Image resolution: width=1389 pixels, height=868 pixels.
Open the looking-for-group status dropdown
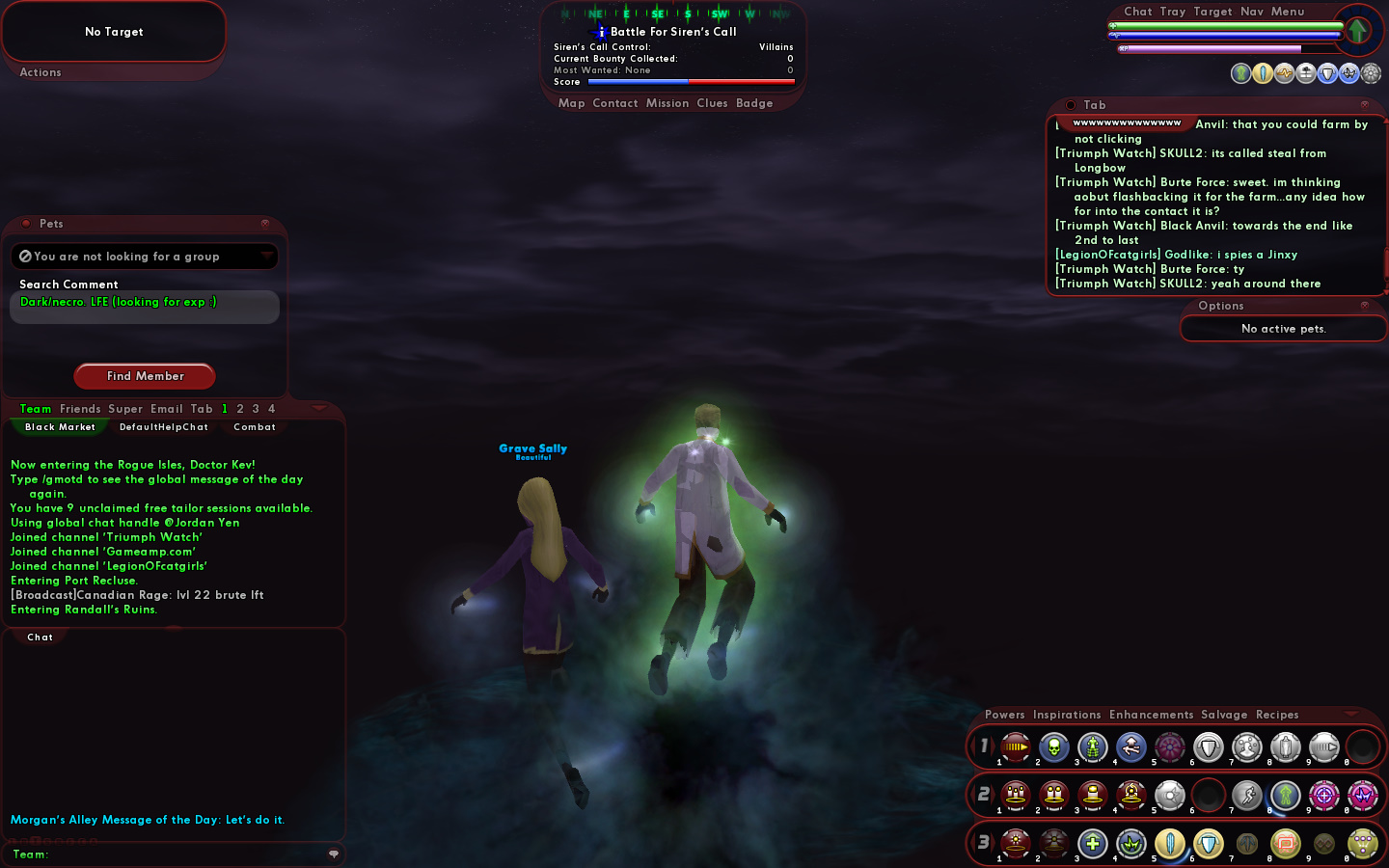click(x=266, y=256)
